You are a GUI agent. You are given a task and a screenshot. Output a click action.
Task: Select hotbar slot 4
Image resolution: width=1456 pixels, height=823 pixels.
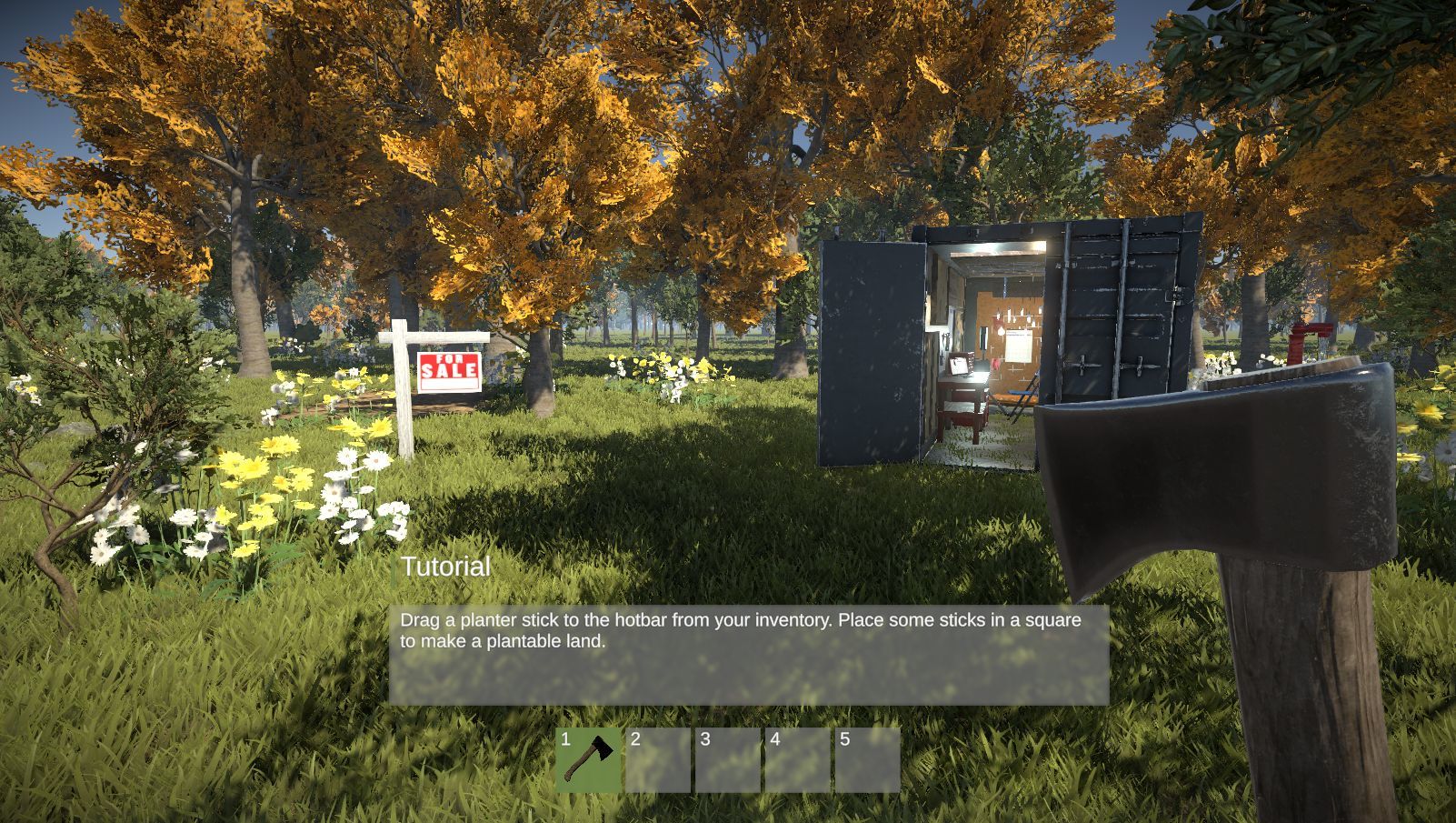800,758
